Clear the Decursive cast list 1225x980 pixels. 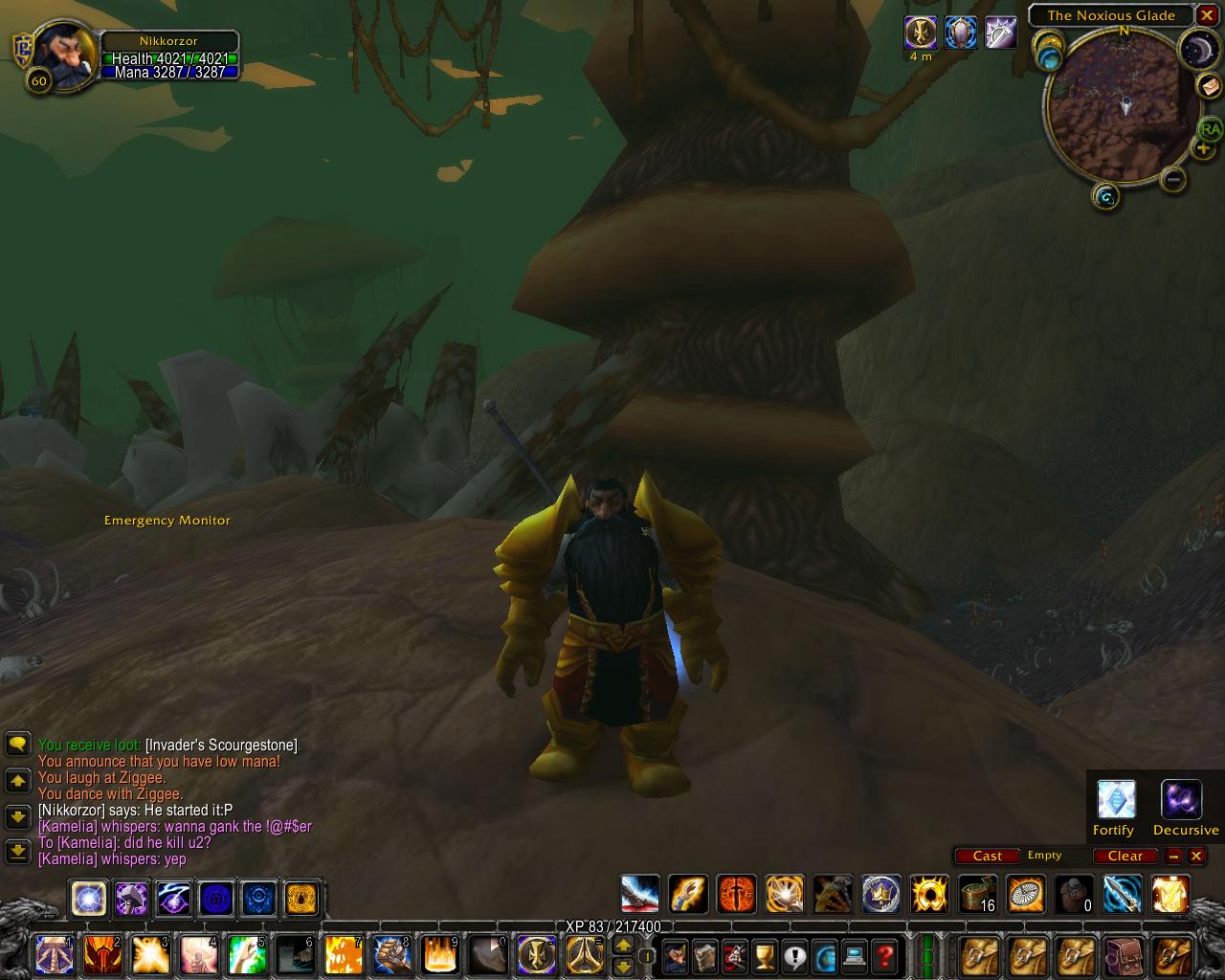click(x=1125, y=856)
